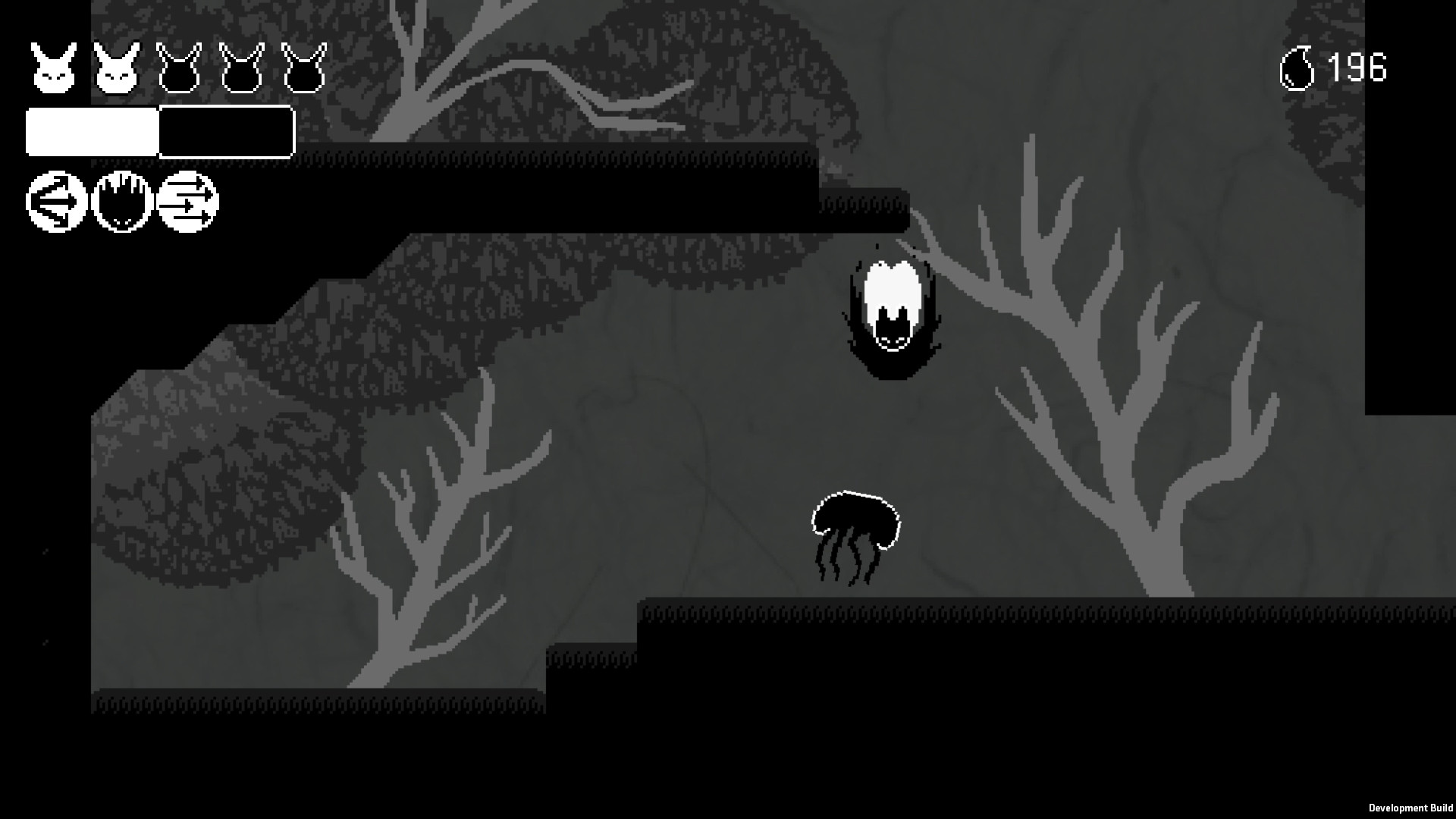This screenshot has height=819, width=1456.
Task: Click the first filled rabbit health icon
Action: click(x=53, y=67)
